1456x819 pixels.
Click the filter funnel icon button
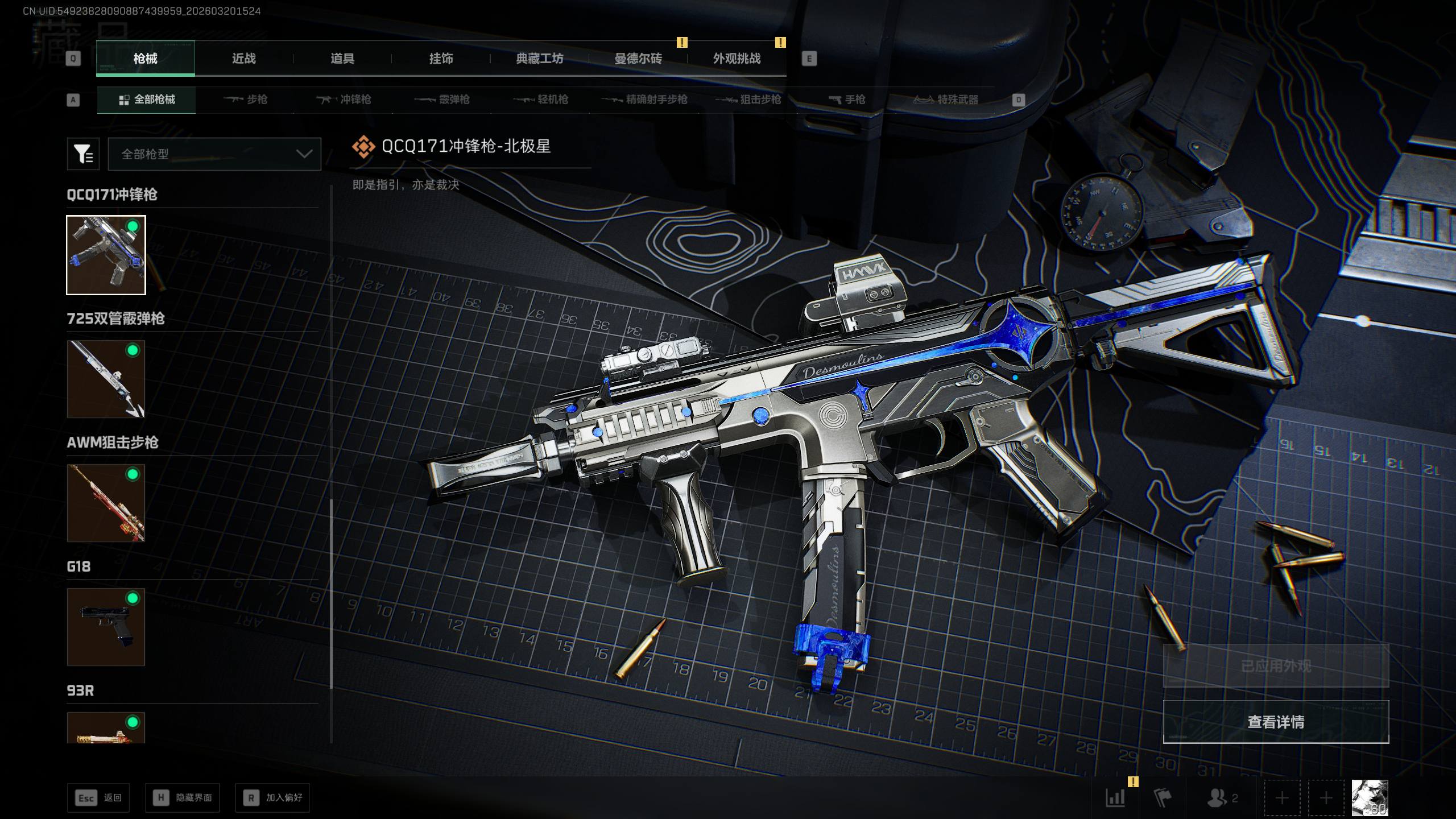[83, 154]
